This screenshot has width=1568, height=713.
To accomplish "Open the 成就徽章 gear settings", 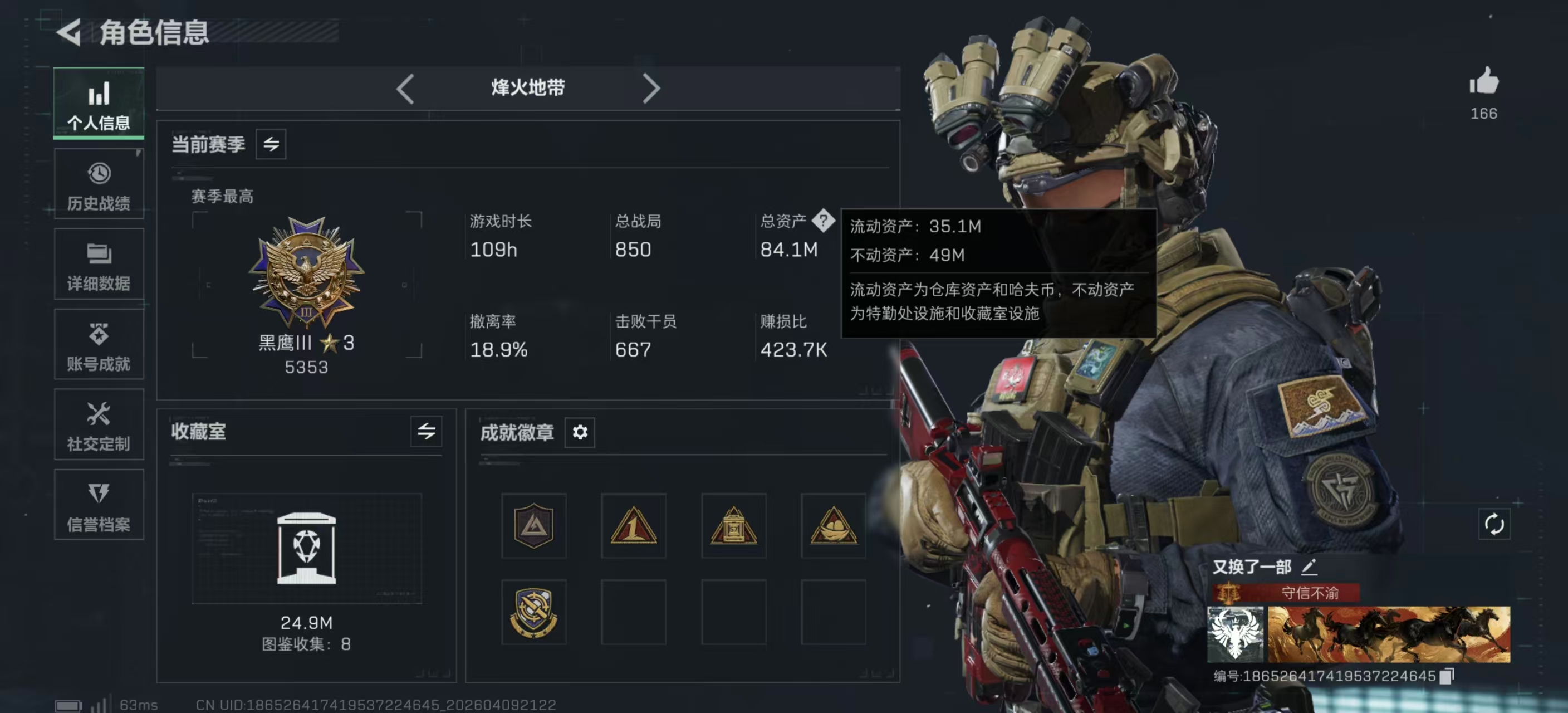I will tap(580, 432).
